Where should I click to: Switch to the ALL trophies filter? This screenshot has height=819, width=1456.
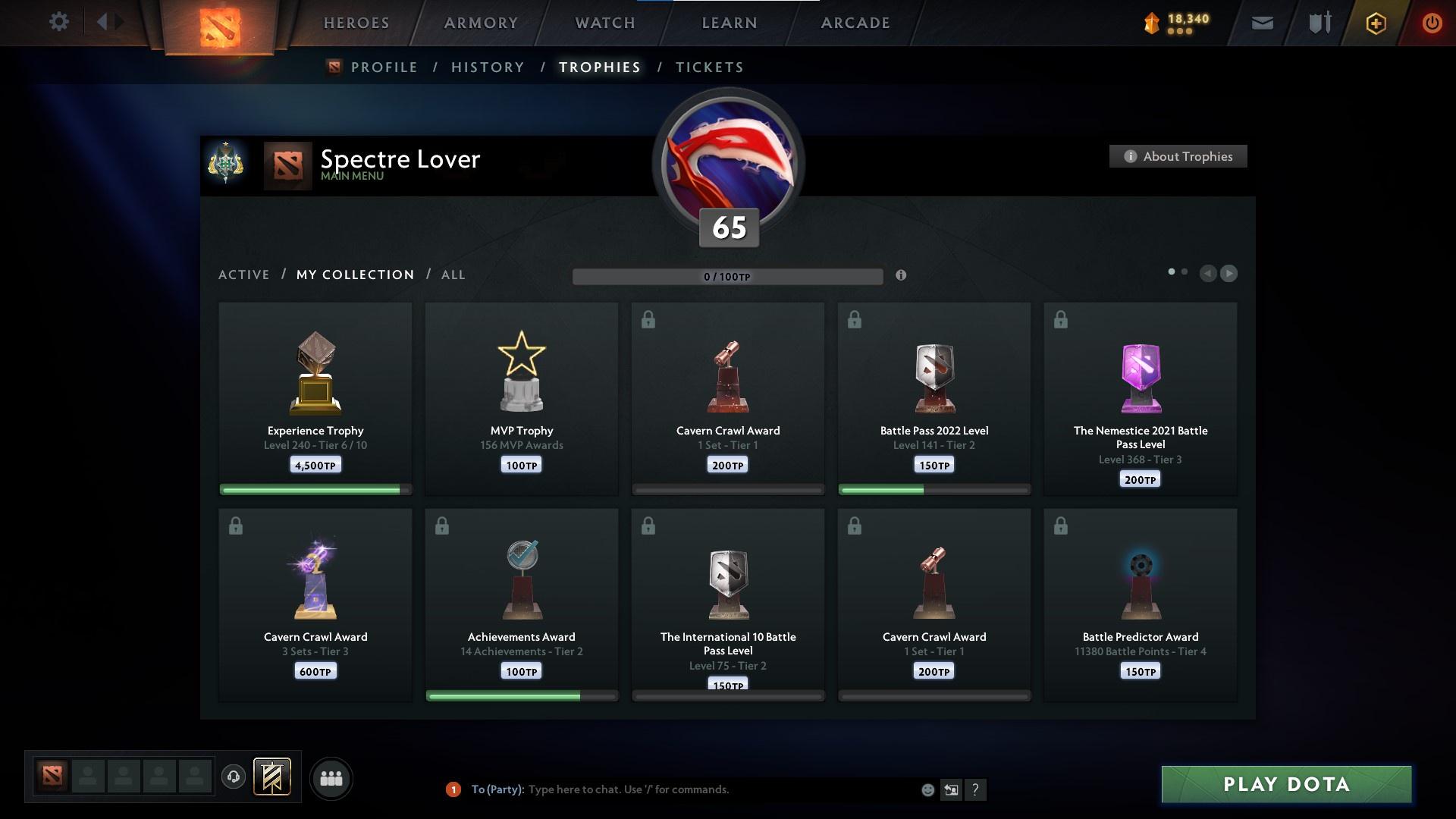point(453,275)
